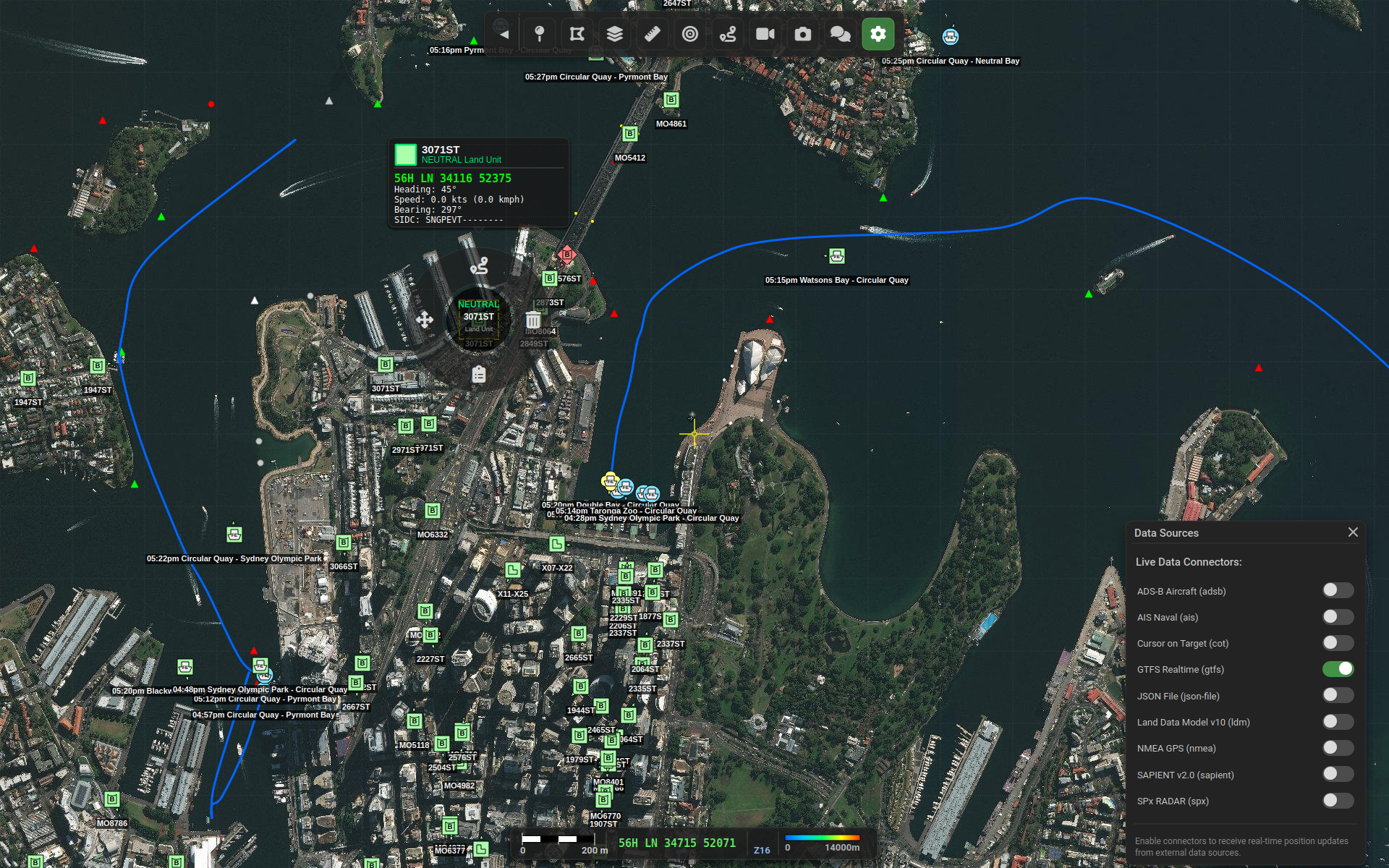Screen dimensions: 1389x868
Task: Select the ruler measurement tool
Action: 652,33
